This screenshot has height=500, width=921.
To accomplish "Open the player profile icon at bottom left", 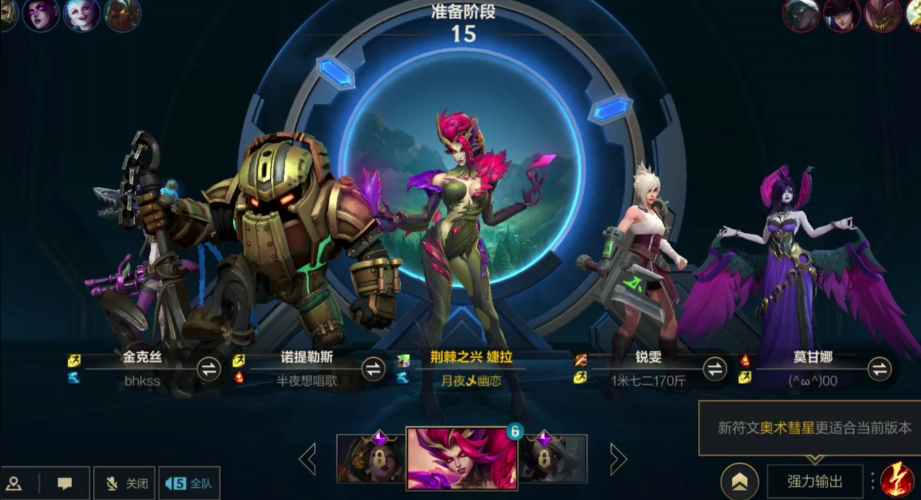I will pos(15,483).
